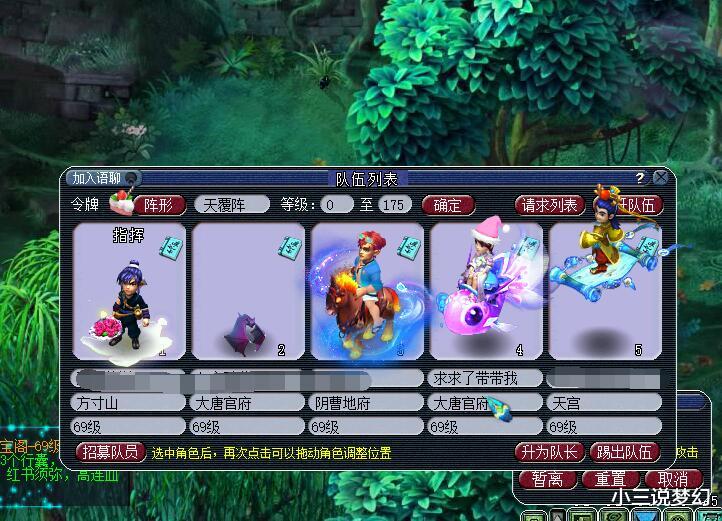
Task: Click the 招募队员 recruit members button
Action: point(110,452)
